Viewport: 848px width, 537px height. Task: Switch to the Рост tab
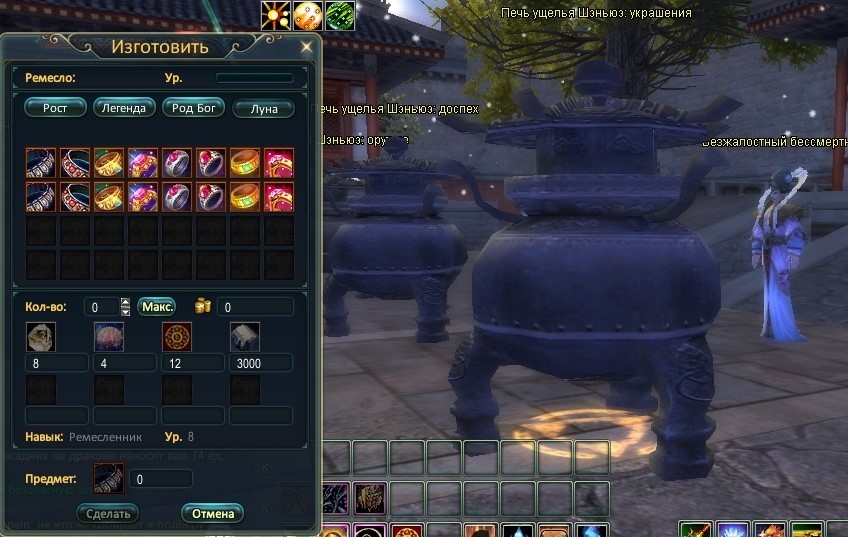pyautogui.click(x=55, y=108)
